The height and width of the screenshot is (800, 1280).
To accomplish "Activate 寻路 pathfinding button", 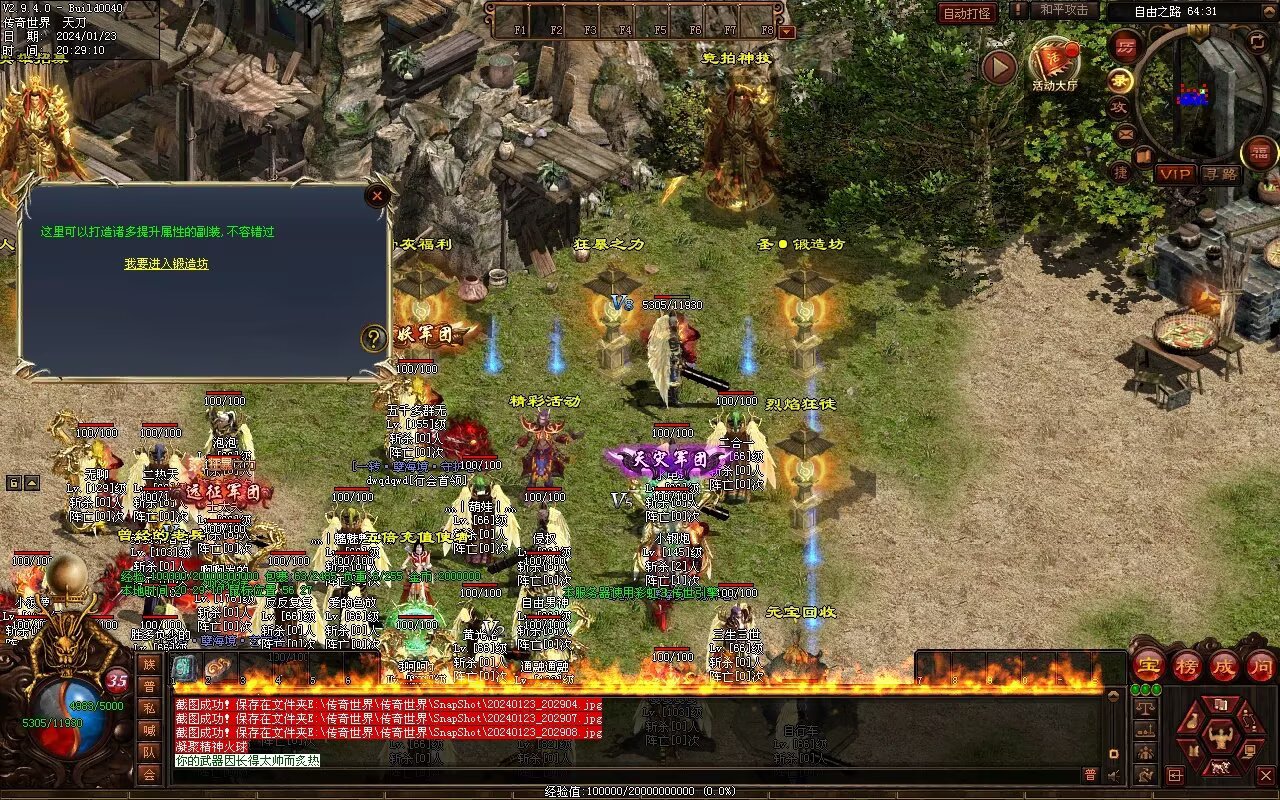I will pyautogui.click(x=1220, y=174).
